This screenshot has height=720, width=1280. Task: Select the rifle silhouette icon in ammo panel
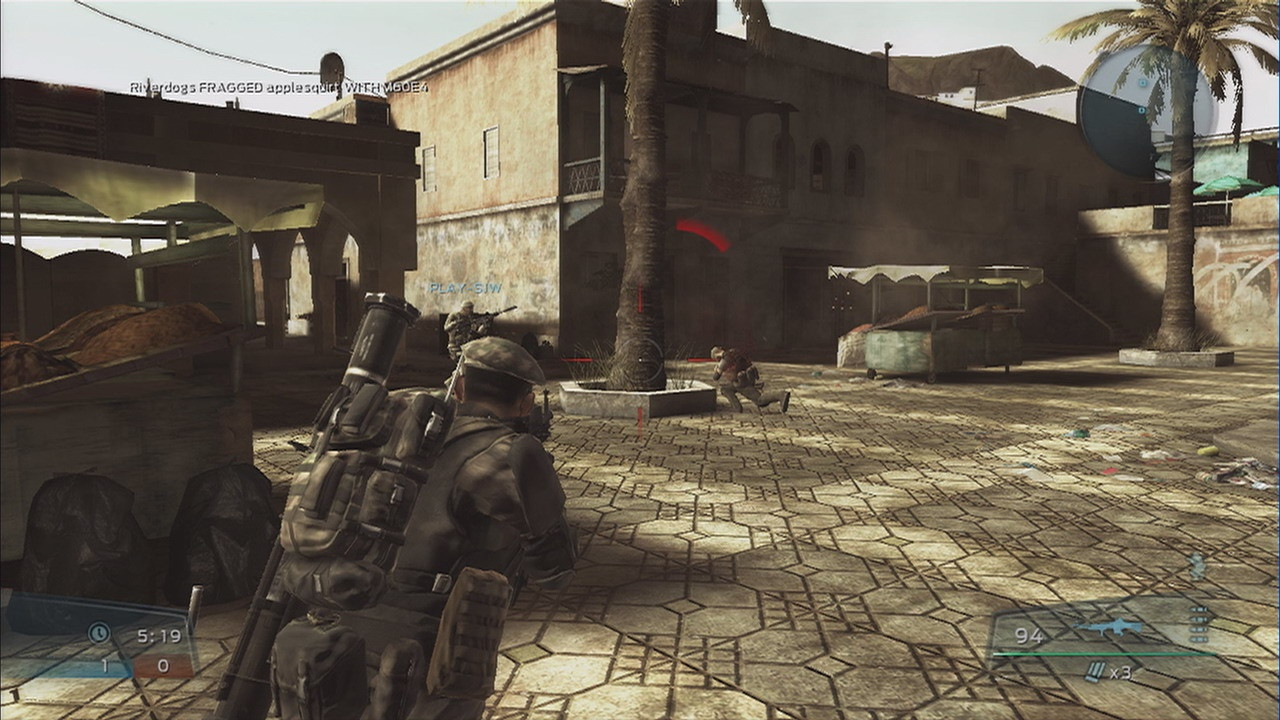1110,627
